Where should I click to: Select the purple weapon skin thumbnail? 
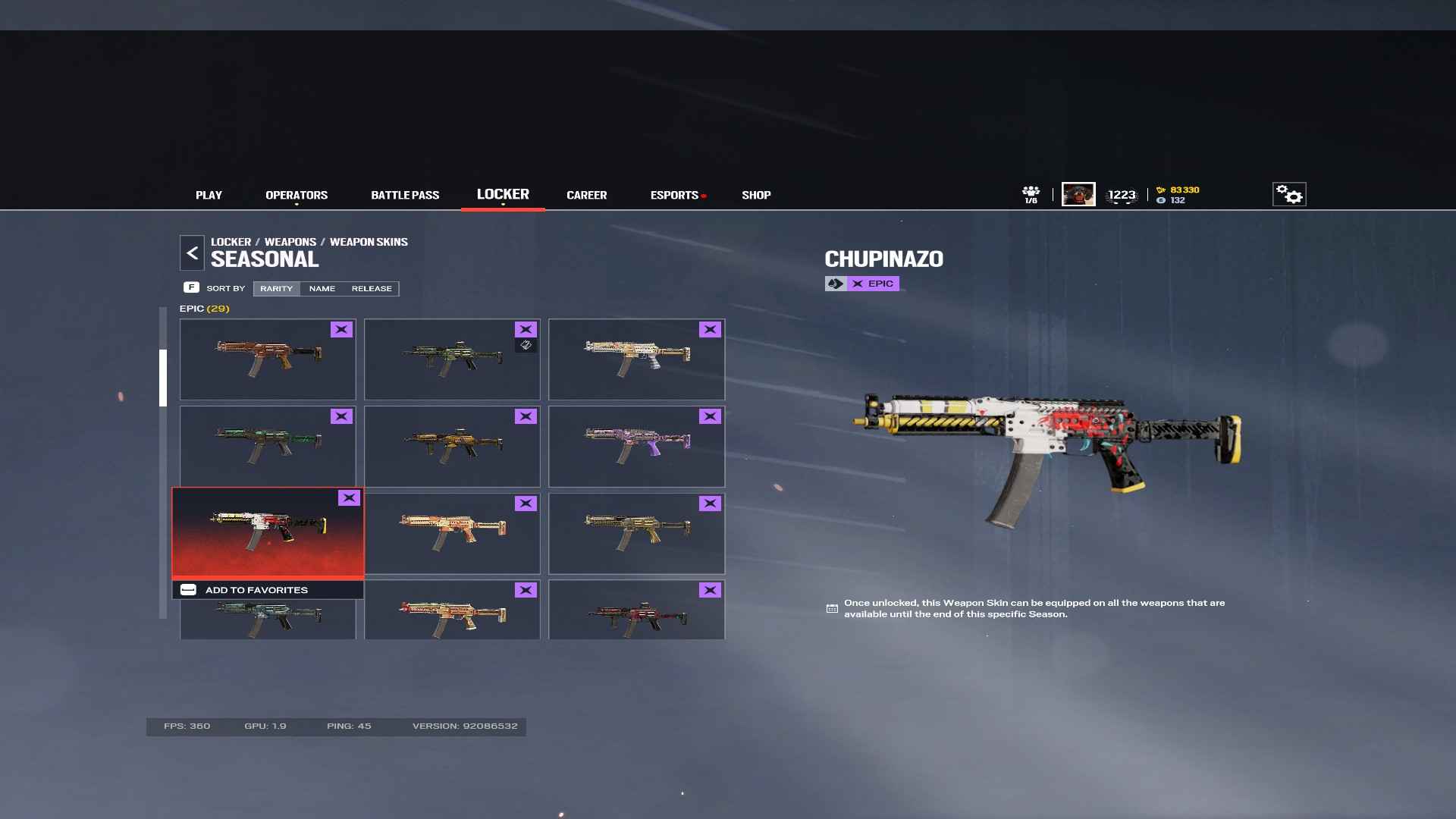pyautogui.click(x=636, y=447)
